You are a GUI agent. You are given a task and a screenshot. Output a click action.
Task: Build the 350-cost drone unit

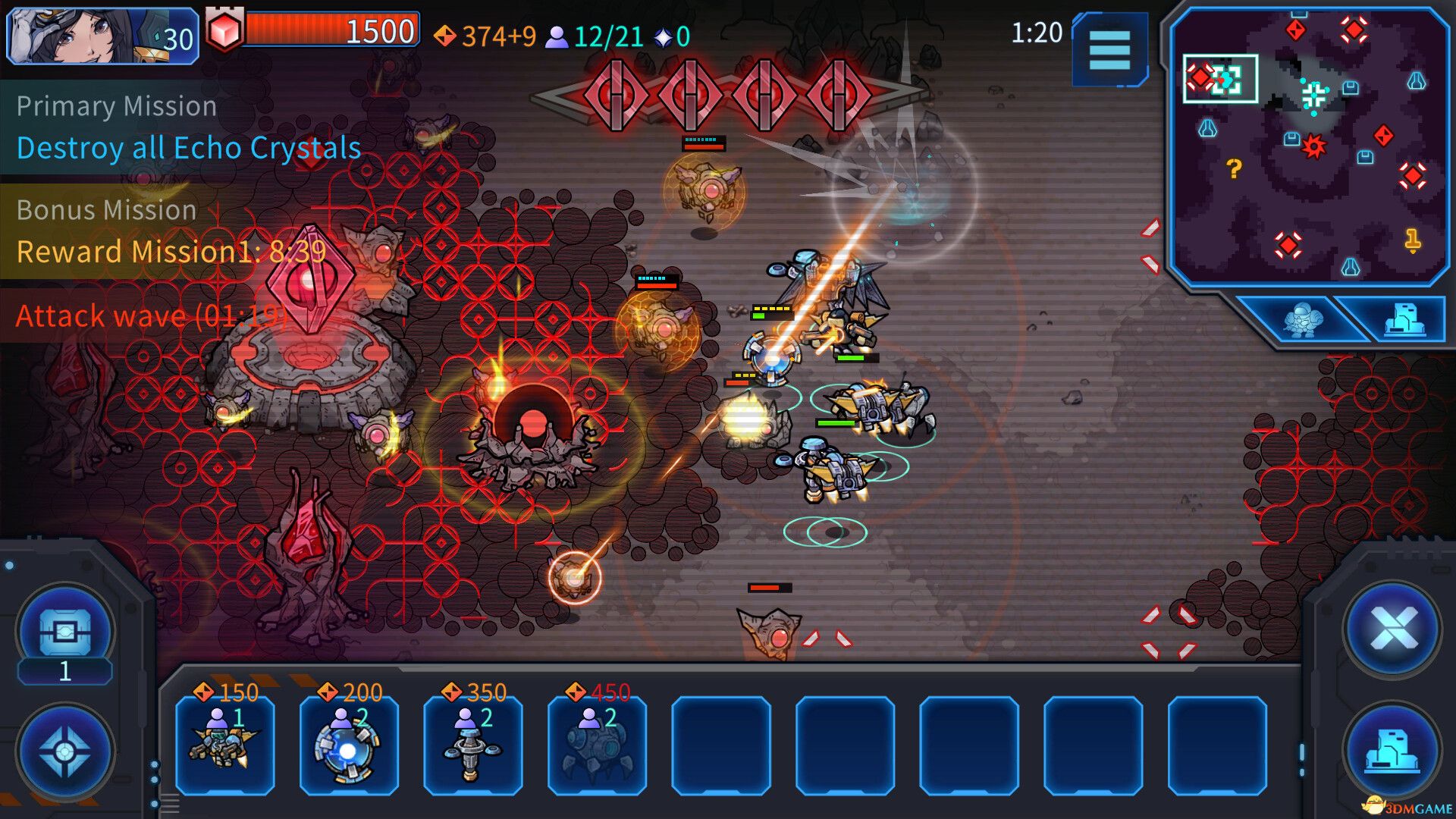(x=472, y=744)
